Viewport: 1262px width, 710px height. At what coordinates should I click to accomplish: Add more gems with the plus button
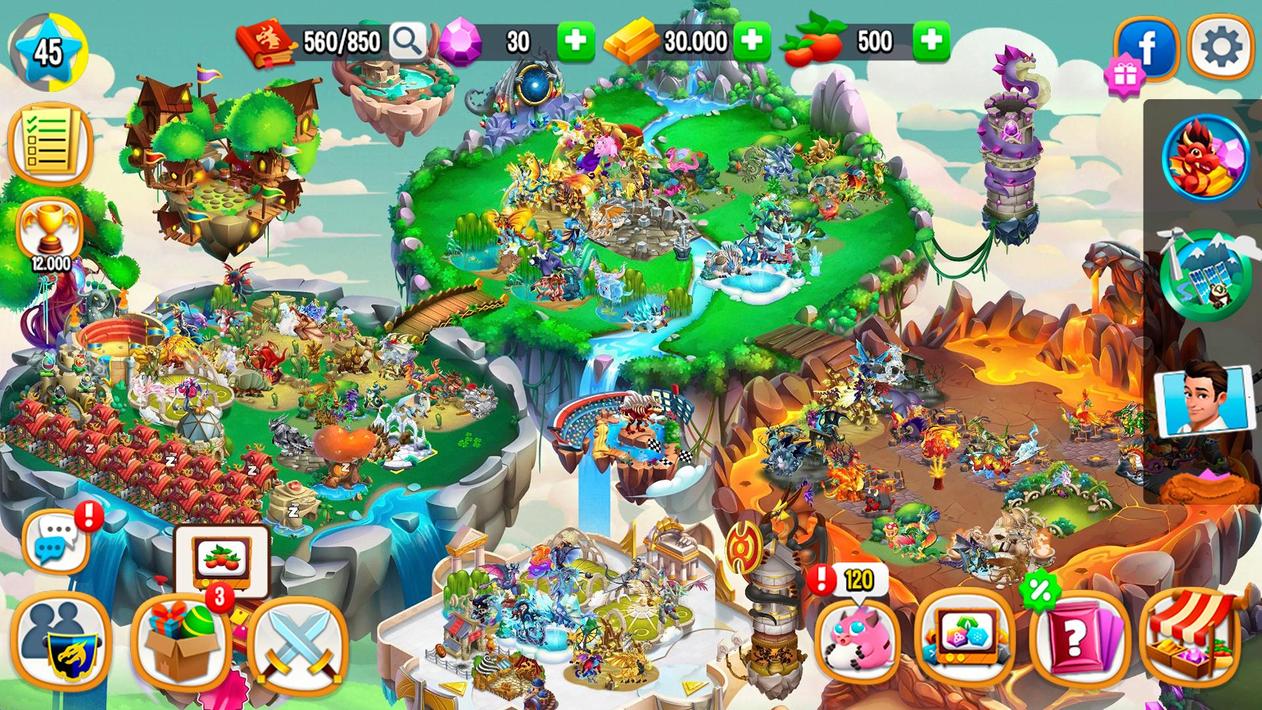pos(575,41)
